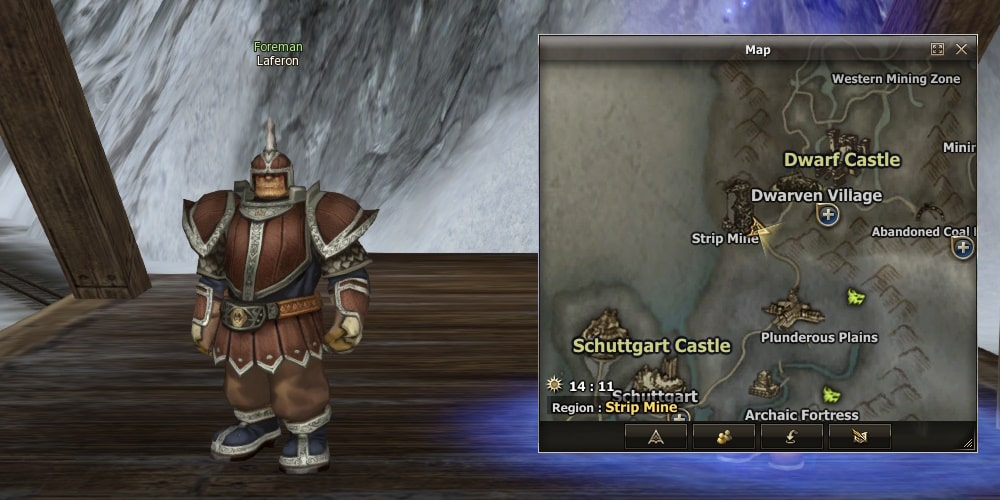
Task: Click the arrowhead button in map toolbar
Action: pos(656,436)
